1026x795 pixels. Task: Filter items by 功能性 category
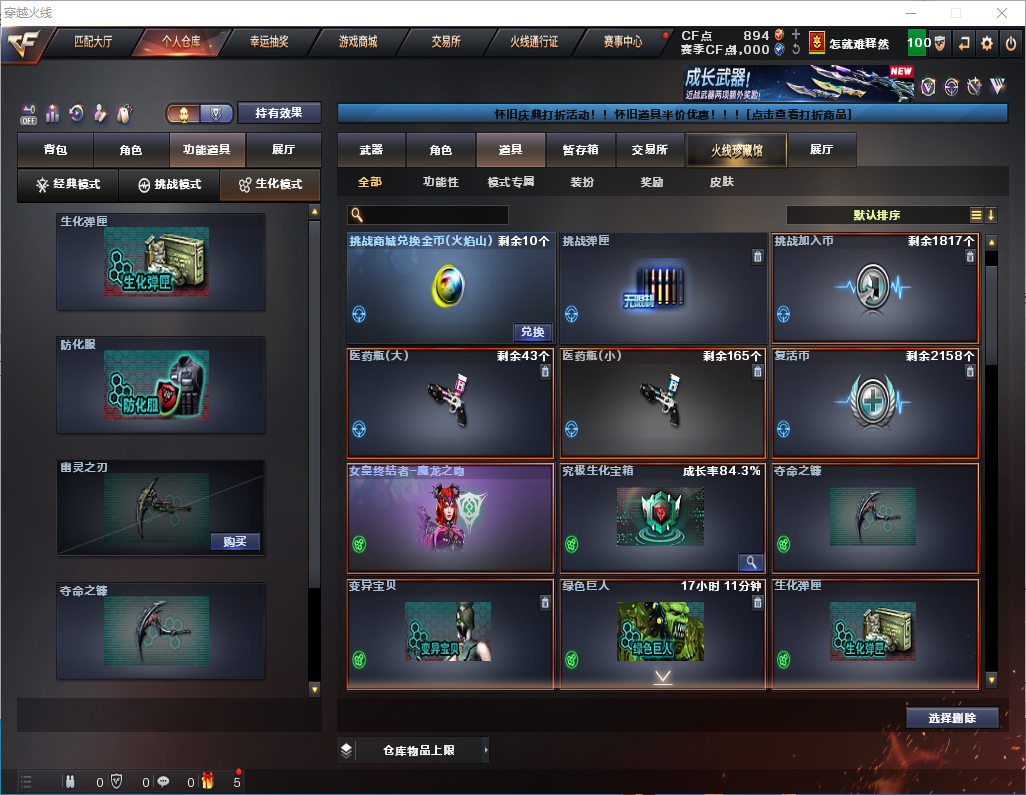[440, 183]
